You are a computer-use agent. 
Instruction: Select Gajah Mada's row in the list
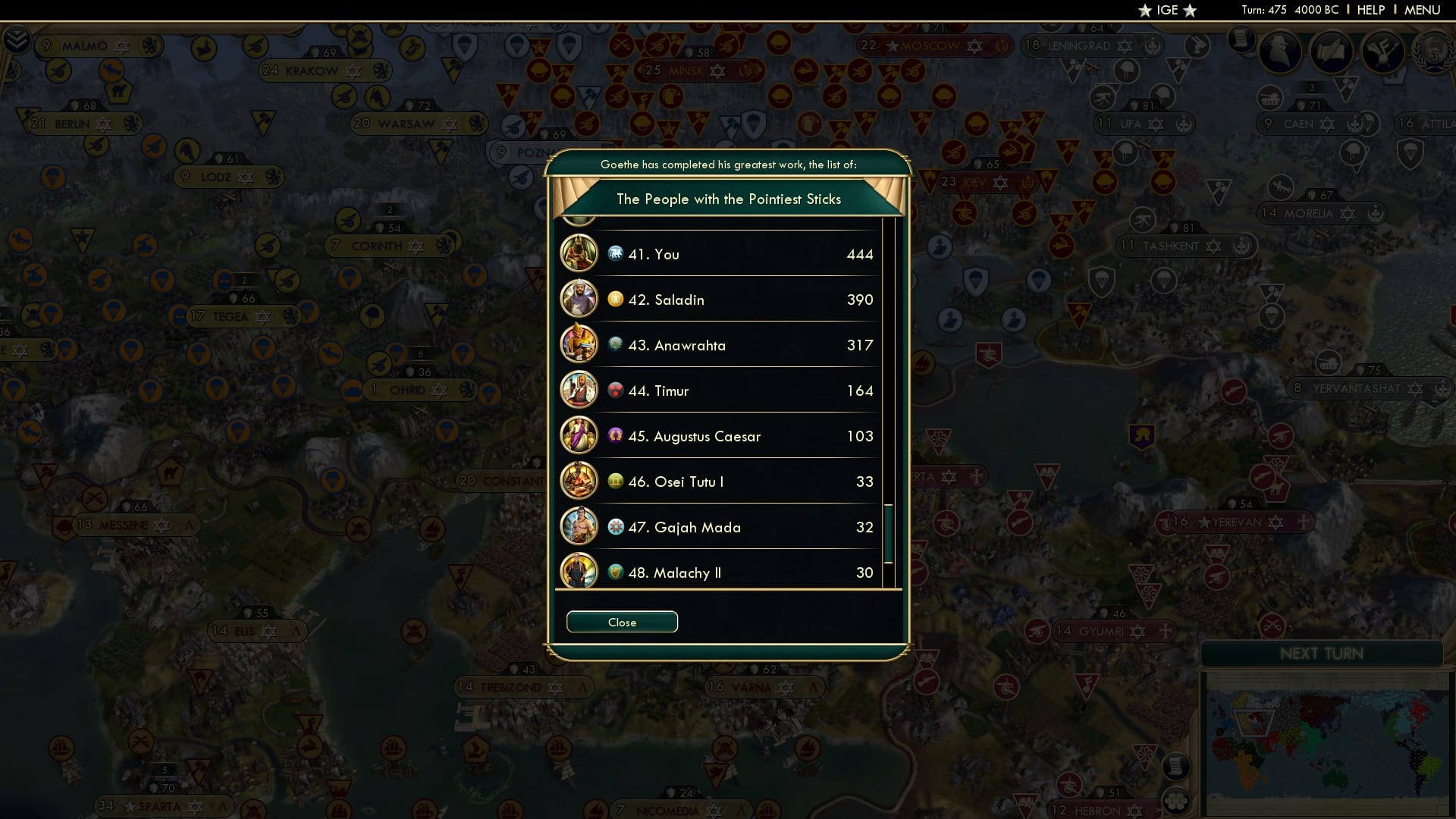click(720, 527)
